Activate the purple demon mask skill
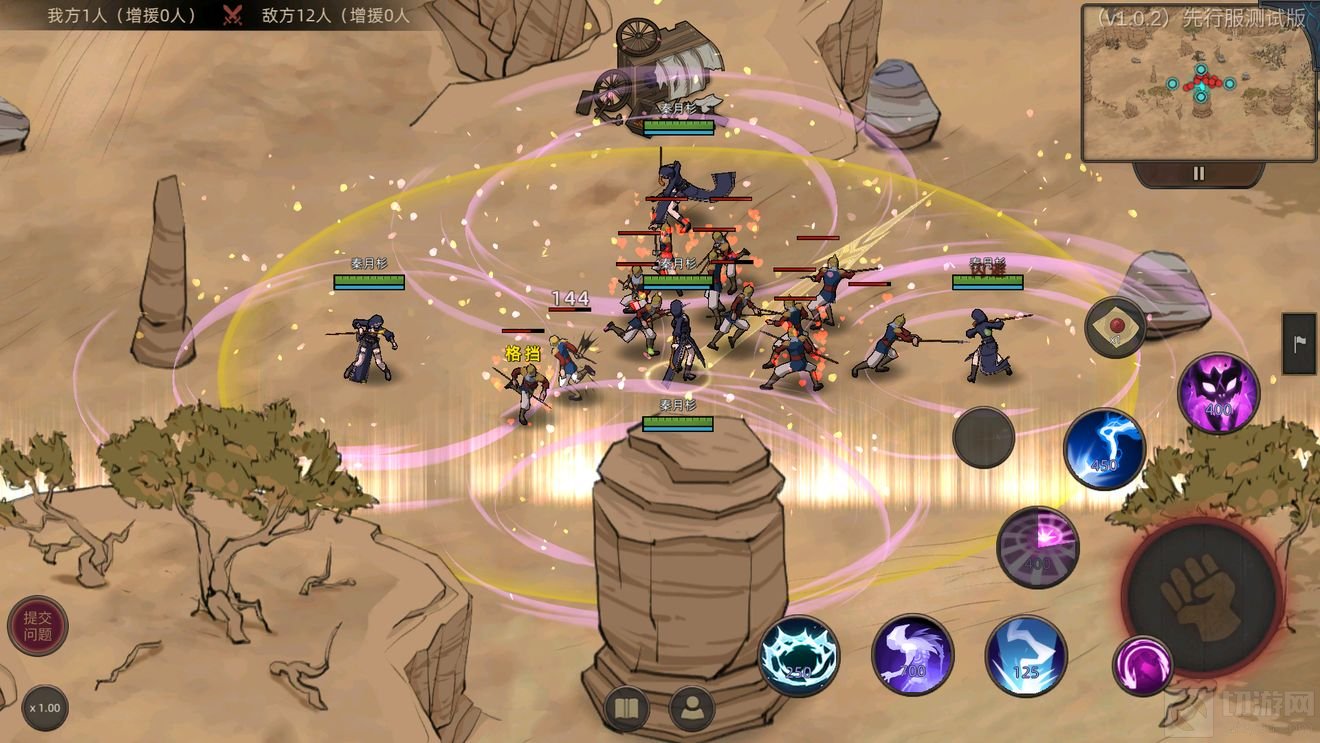 [x=1218, y=393]
